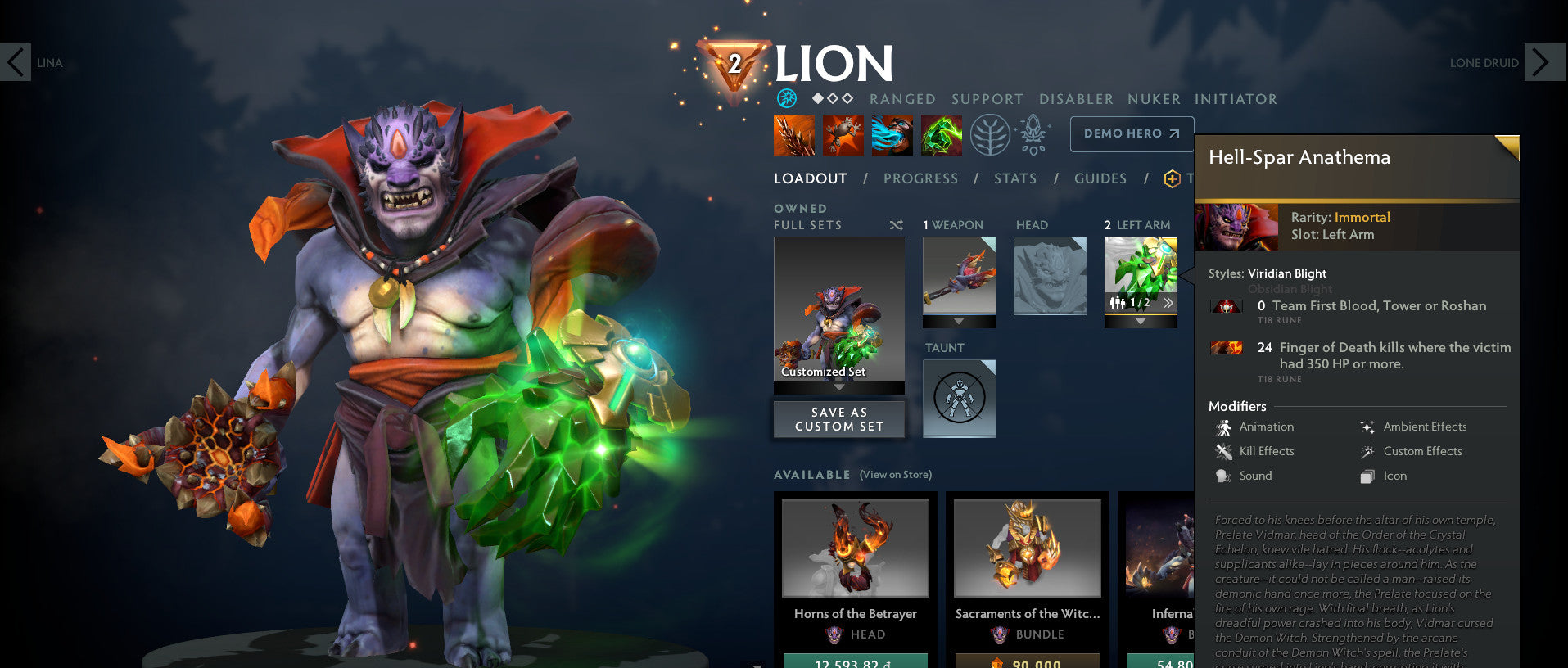
Task: Select the Obsidian Blight style
Action: click(x=1290, y=289)
